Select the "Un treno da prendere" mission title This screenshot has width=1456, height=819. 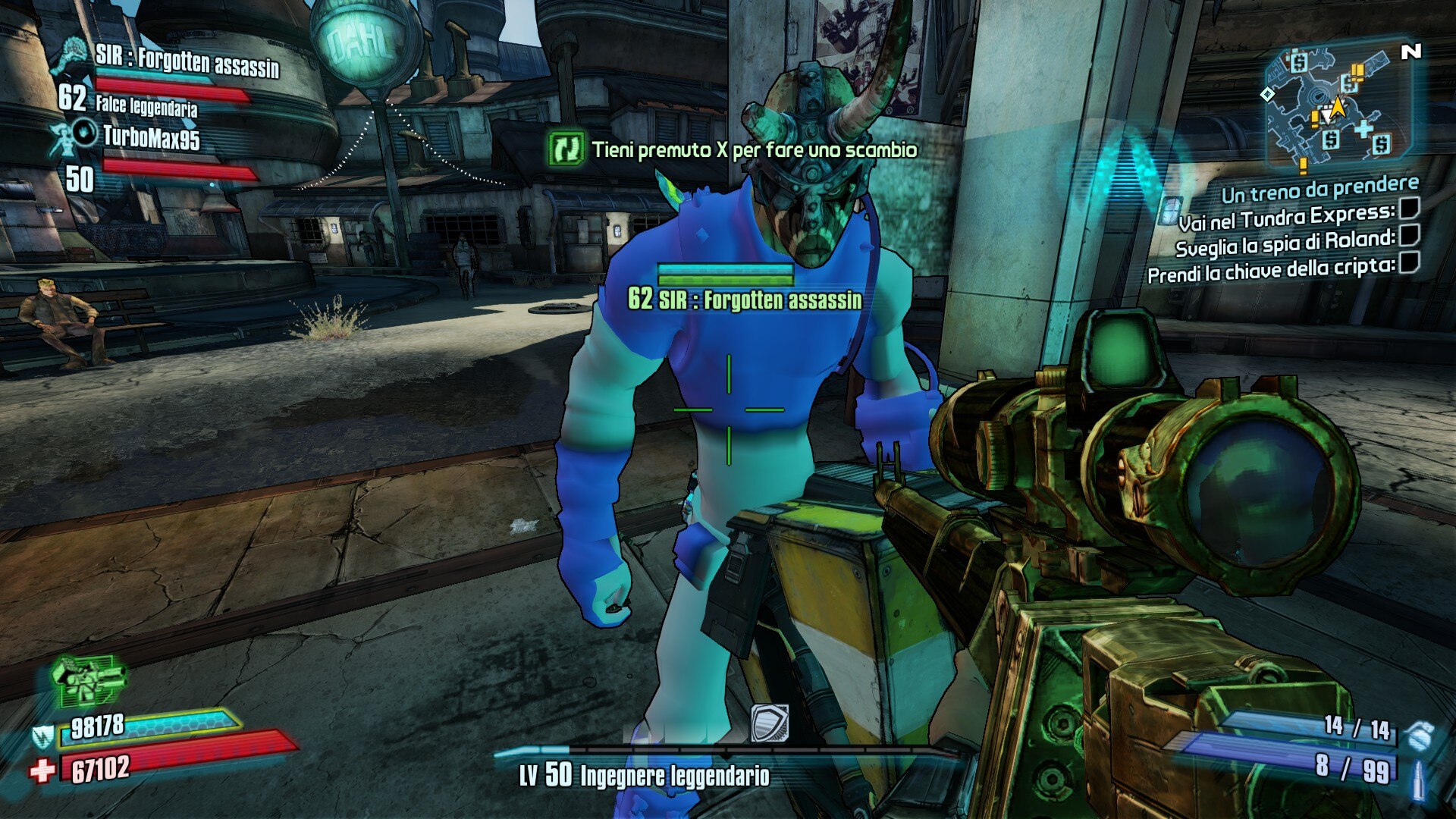(1319, 189)
